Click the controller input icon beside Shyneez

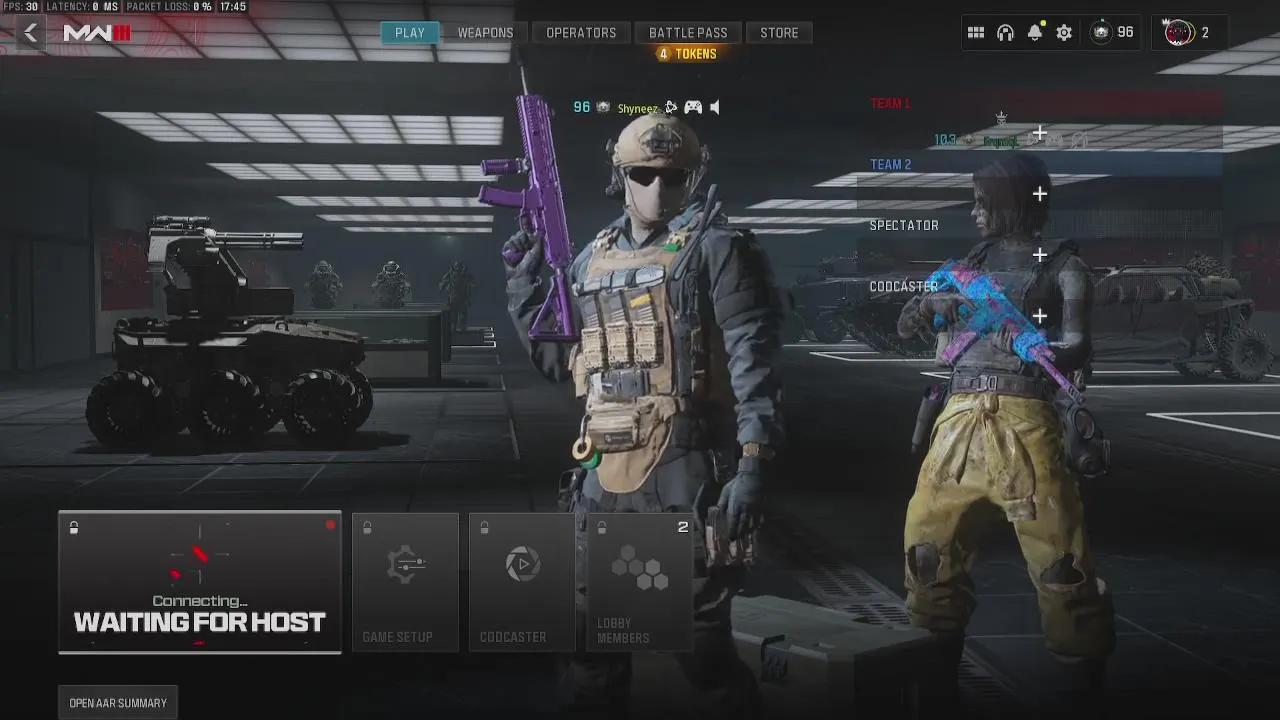point(694,107)
